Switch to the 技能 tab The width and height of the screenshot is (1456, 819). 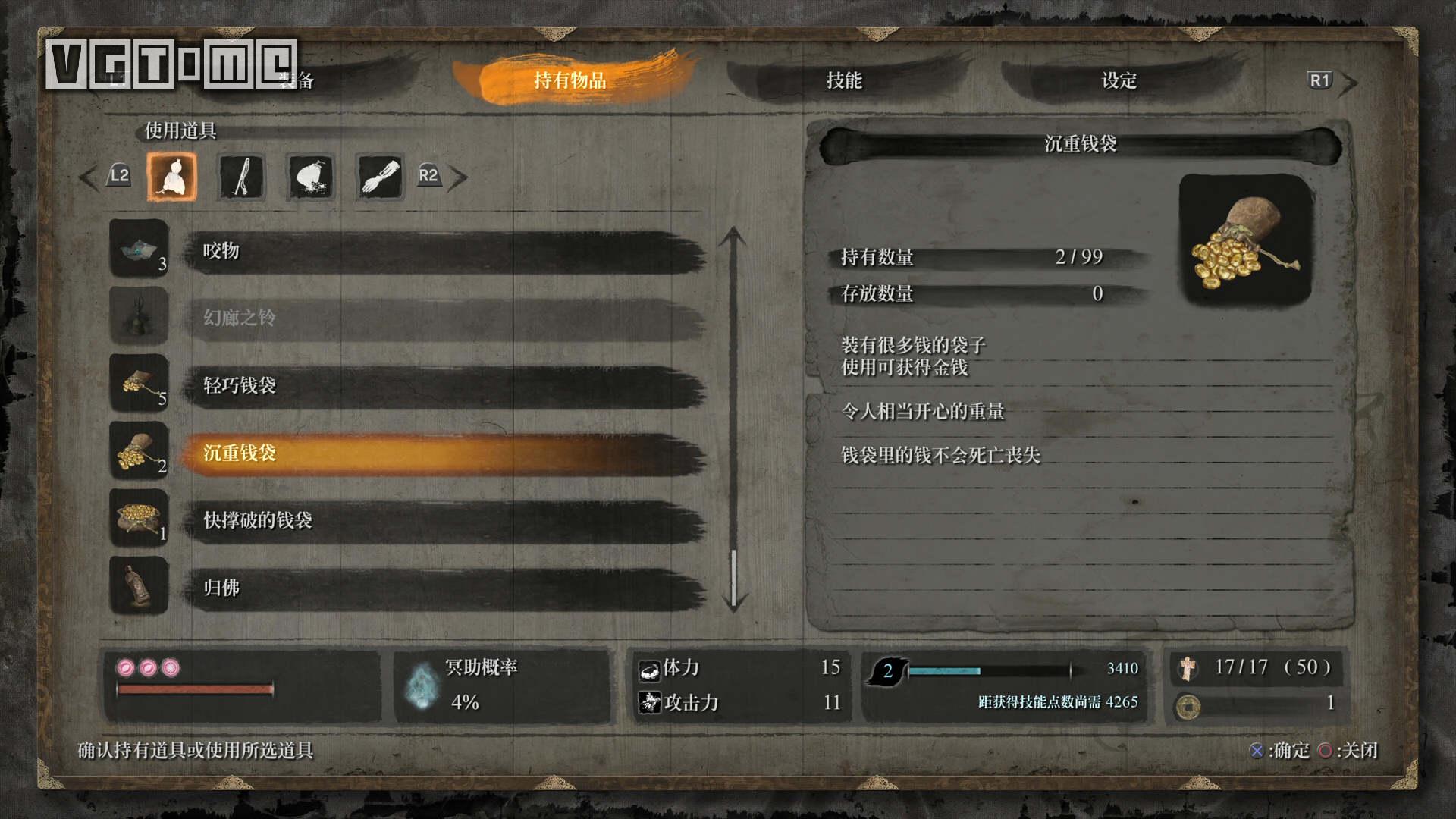click(844, 80)
